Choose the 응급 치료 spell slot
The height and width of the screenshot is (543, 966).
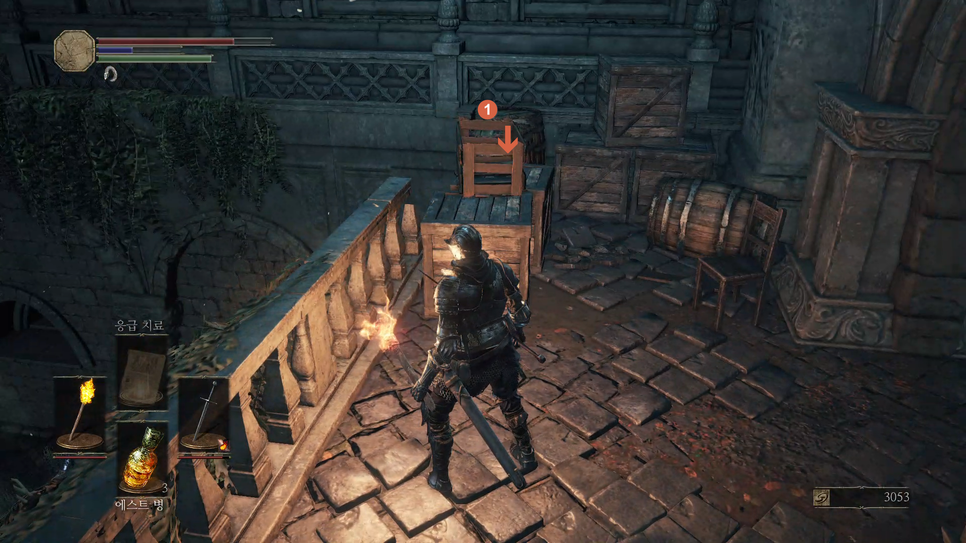[x=141, y=371]
